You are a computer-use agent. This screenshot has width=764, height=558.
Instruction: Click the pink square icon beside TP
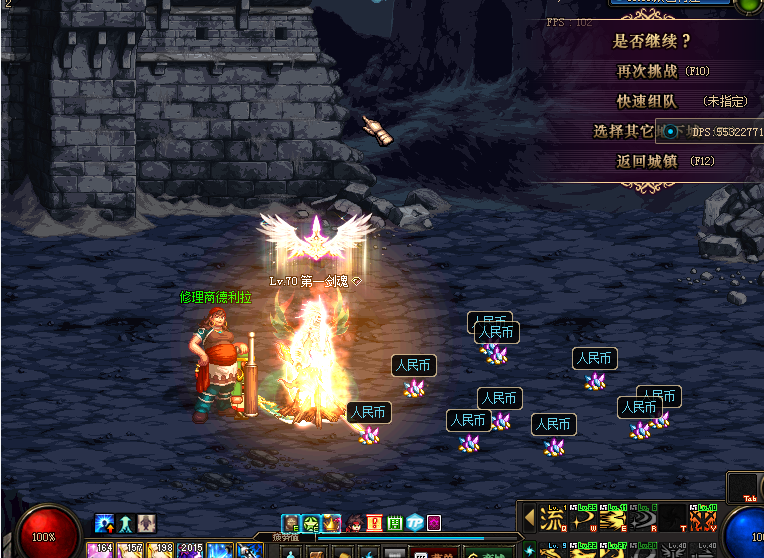pos(434,522)
